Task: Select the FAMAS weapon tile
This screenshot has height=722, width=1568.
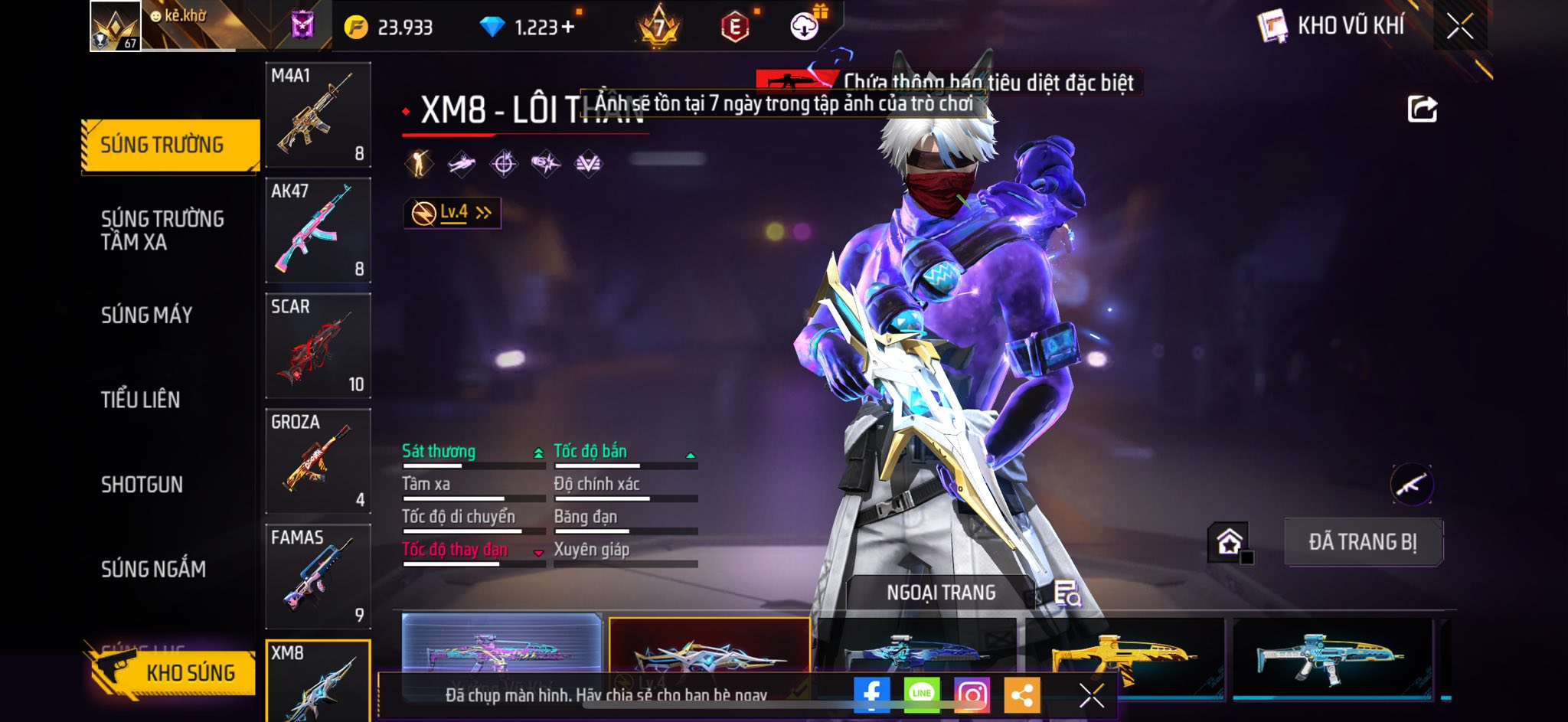Action: [x=318, y=577]
